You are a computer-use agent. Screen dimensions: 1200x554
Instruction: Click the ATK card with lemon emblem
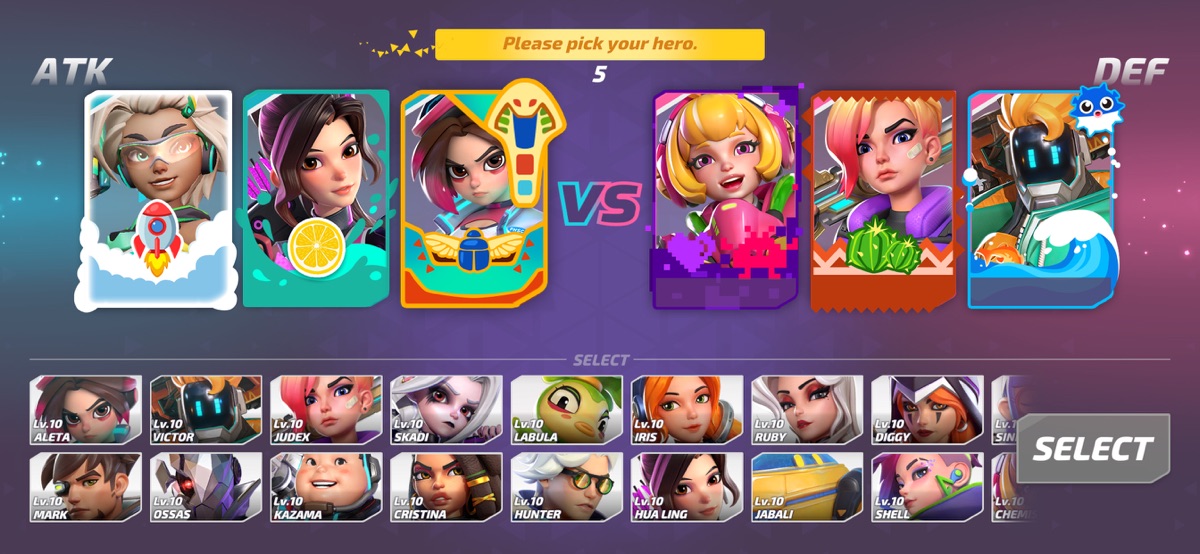tap(316, 200)
